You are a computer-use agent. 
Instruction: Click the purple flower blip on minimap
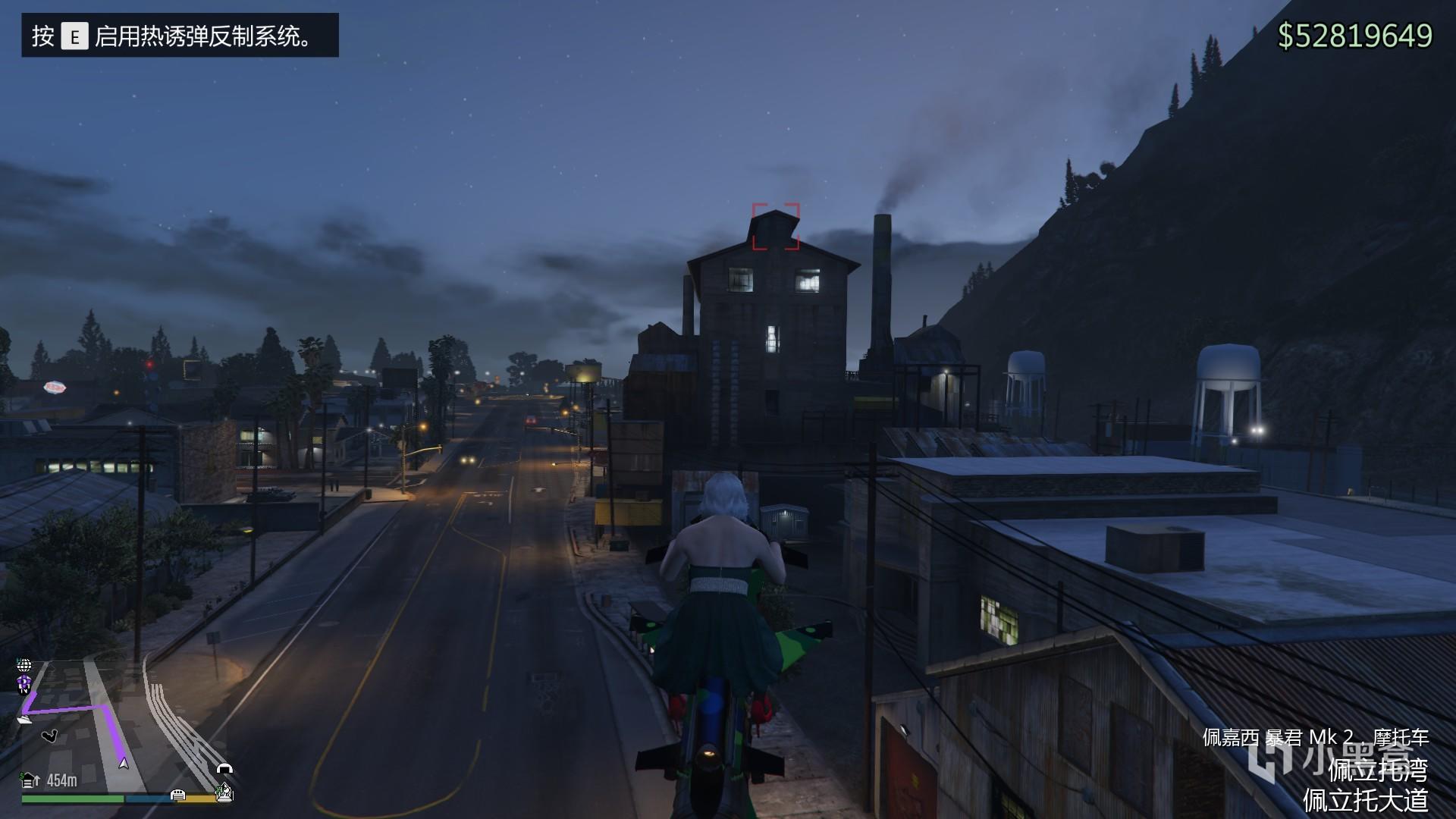24,683
